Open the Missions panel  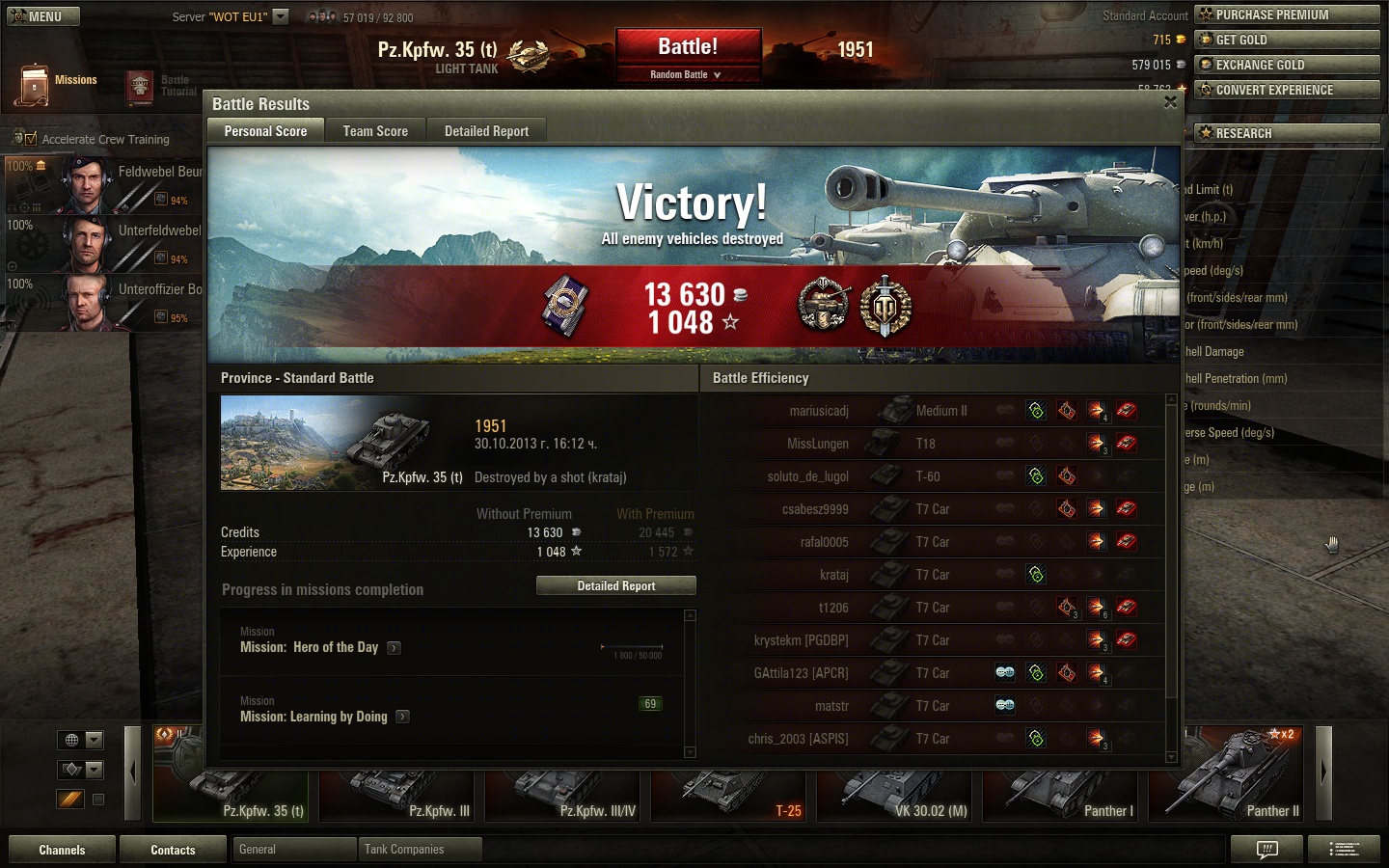[57, 84]
